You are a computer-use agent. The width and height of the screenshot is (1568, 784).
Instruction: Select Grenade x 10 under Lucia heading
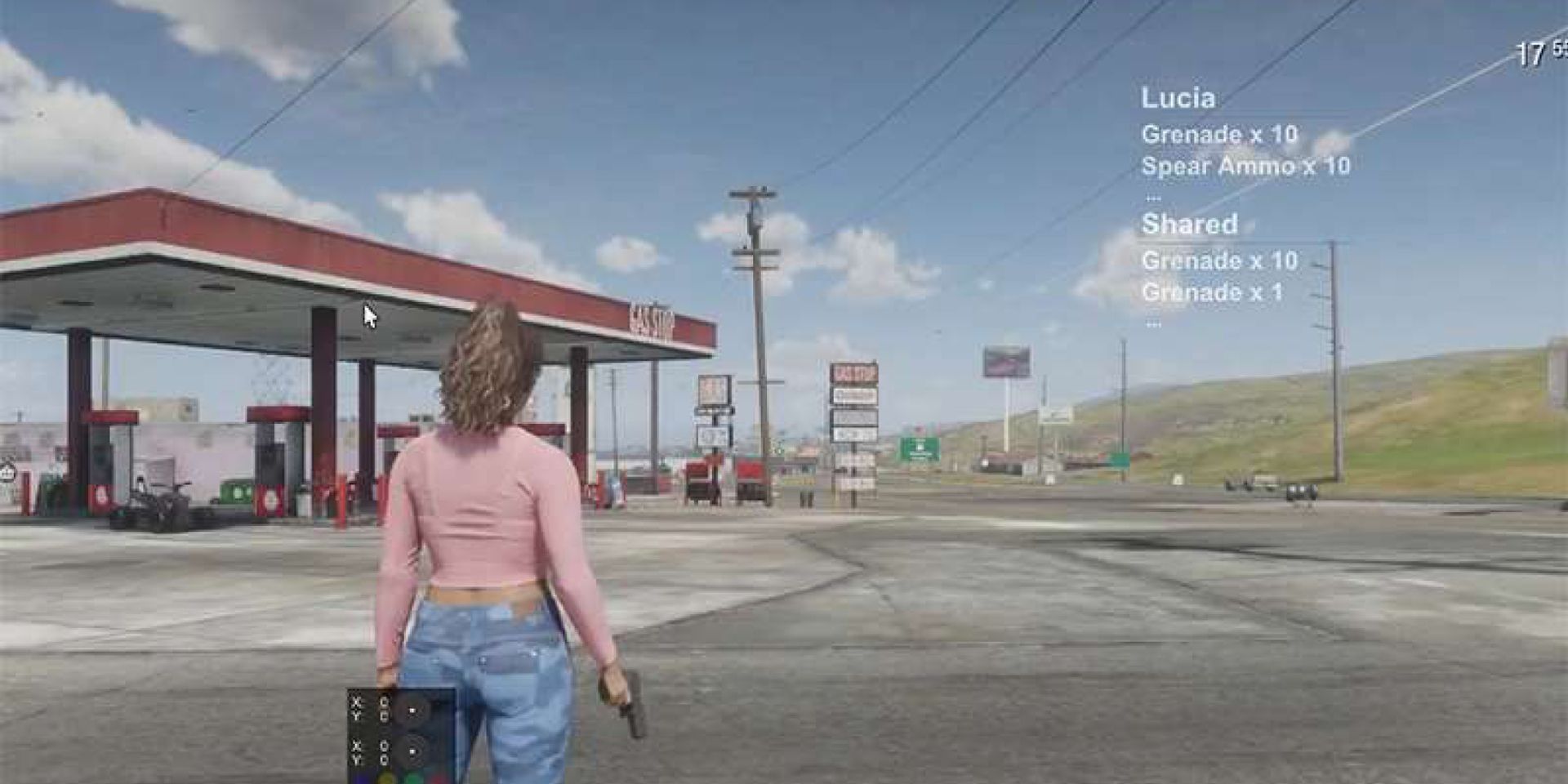coord(1219,134)
